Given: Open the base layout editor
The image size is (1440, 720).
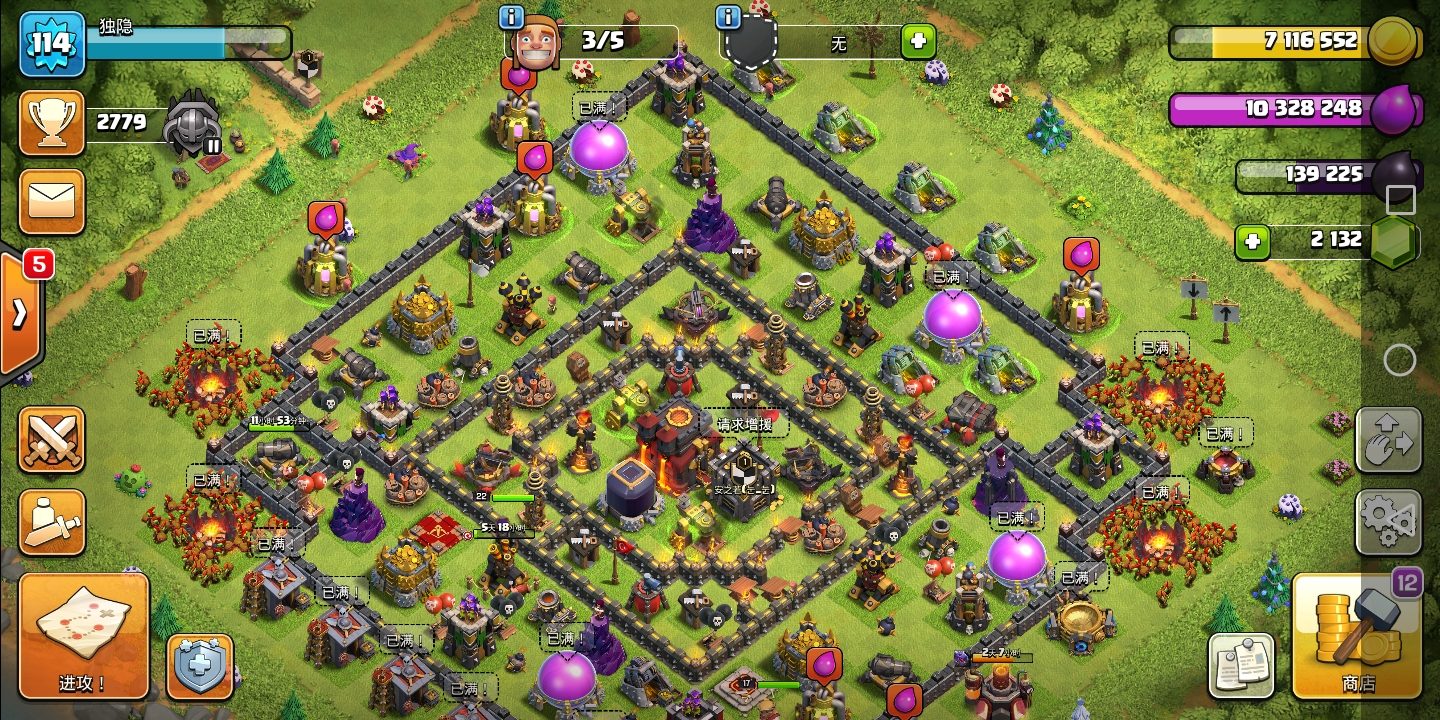Looking at the screenshot, I should (x=1388, y=439).
